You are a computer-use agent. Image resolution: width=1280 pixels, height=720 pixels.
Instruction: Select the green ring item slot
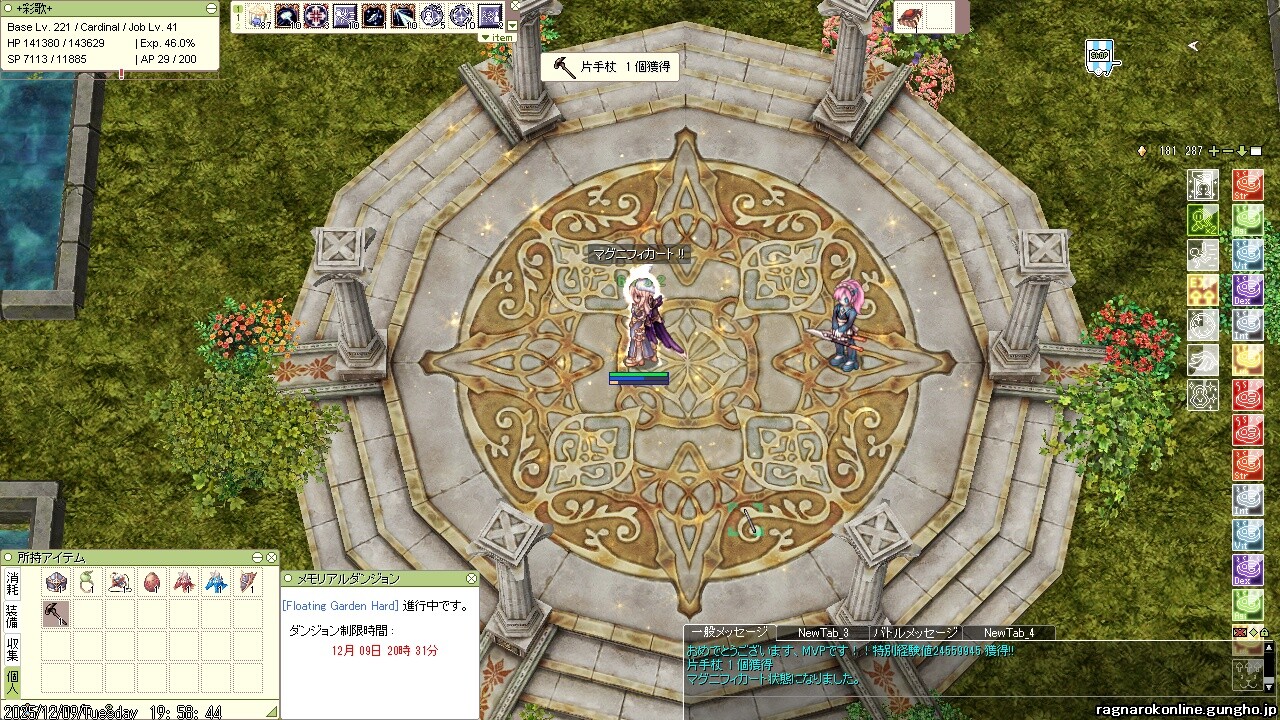[x=88, y=582]
